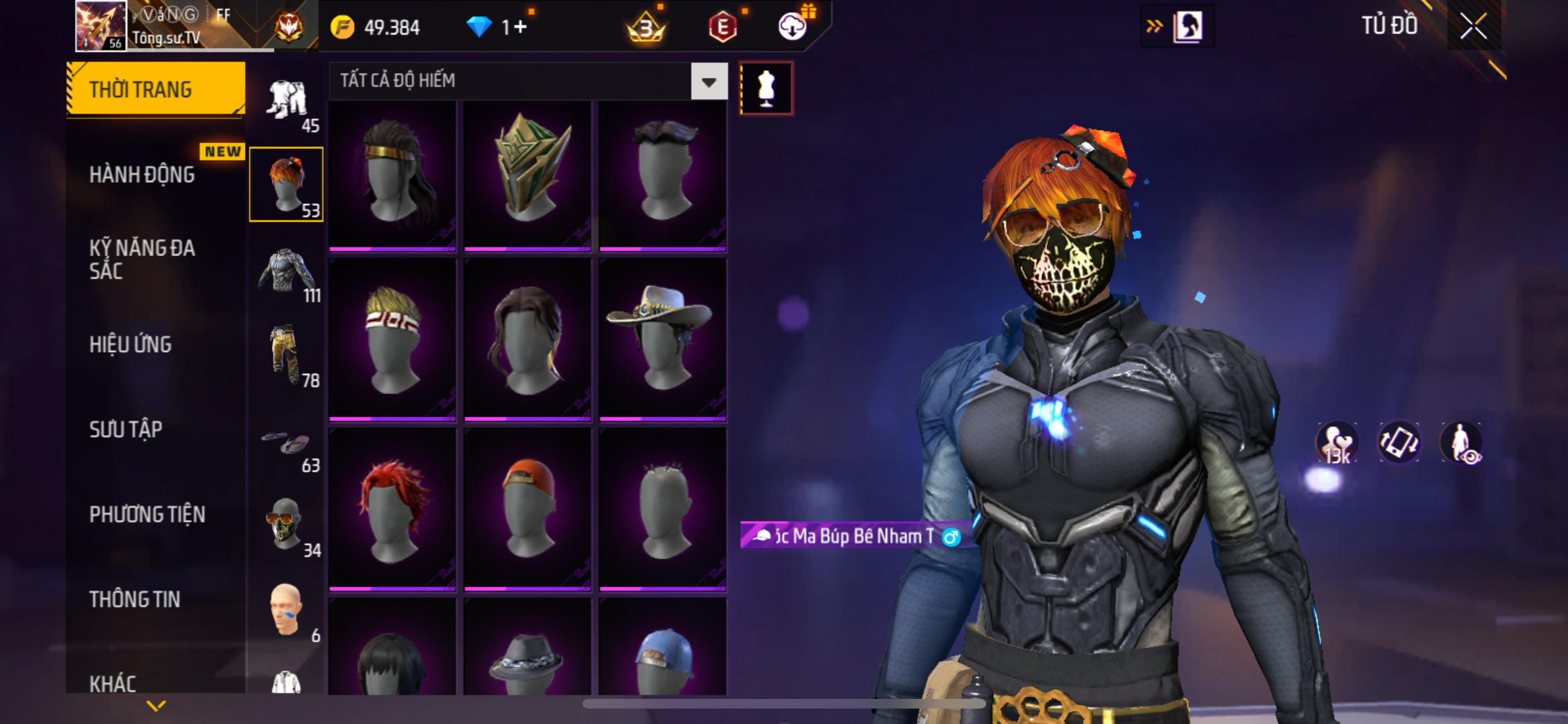Screen dimensions: 1568x724
Task: Show the Thông Tin section
Action: point(135,599)
